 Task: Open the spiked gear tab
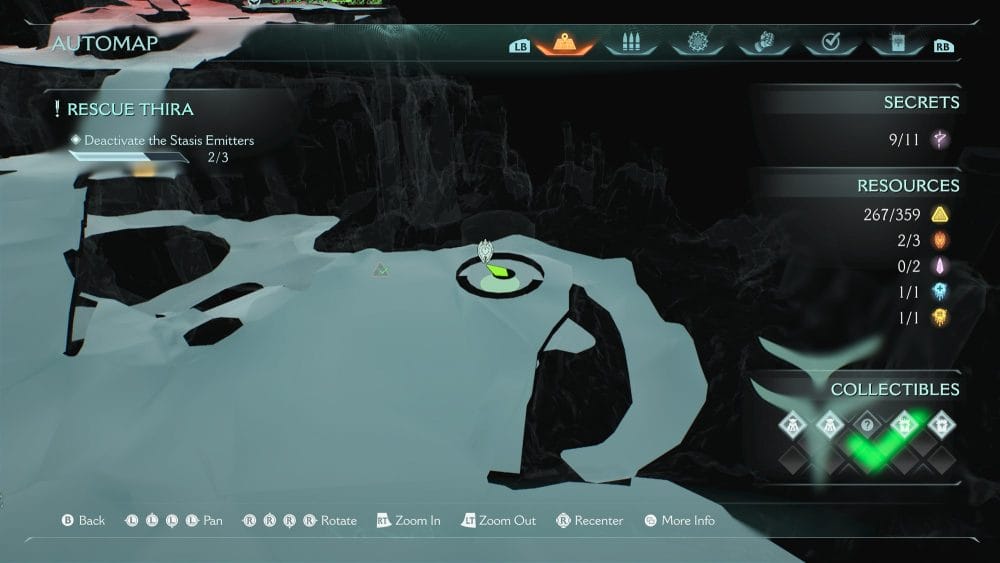click(696, 44)
